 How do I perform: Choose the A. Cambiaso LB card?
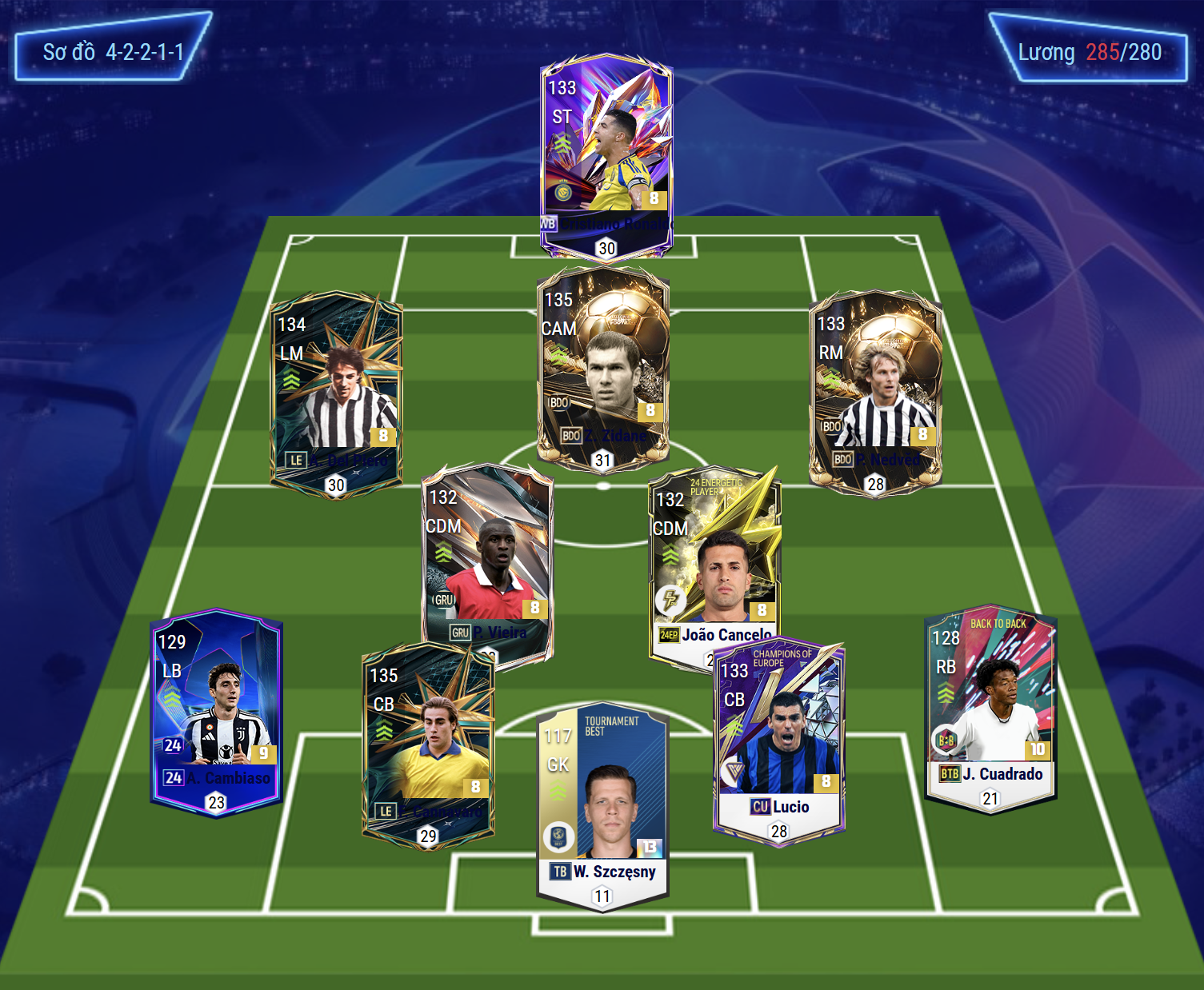point(216,712)
